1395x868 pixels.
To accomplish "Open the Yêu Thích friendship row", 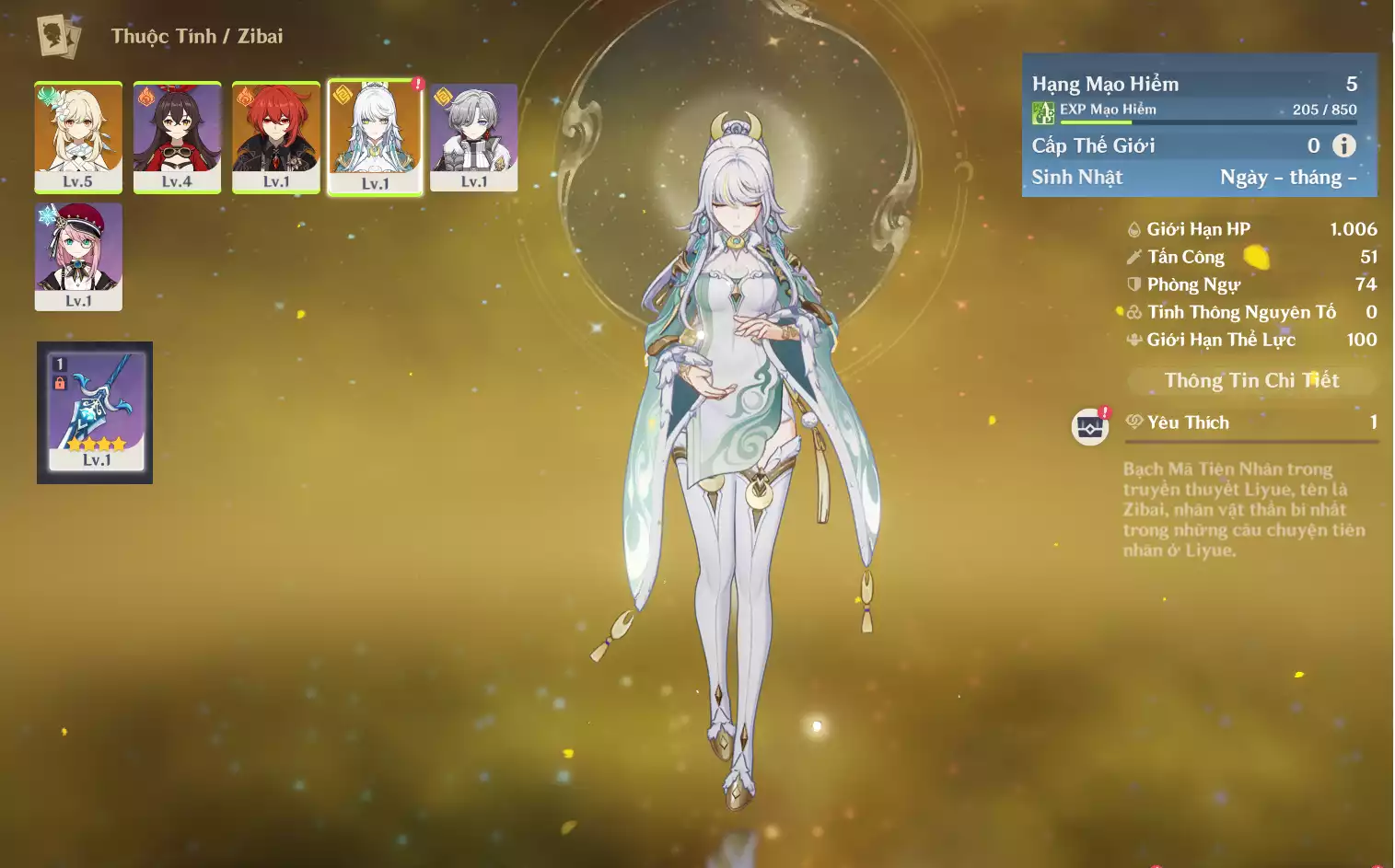I will tap(1251, 422).
